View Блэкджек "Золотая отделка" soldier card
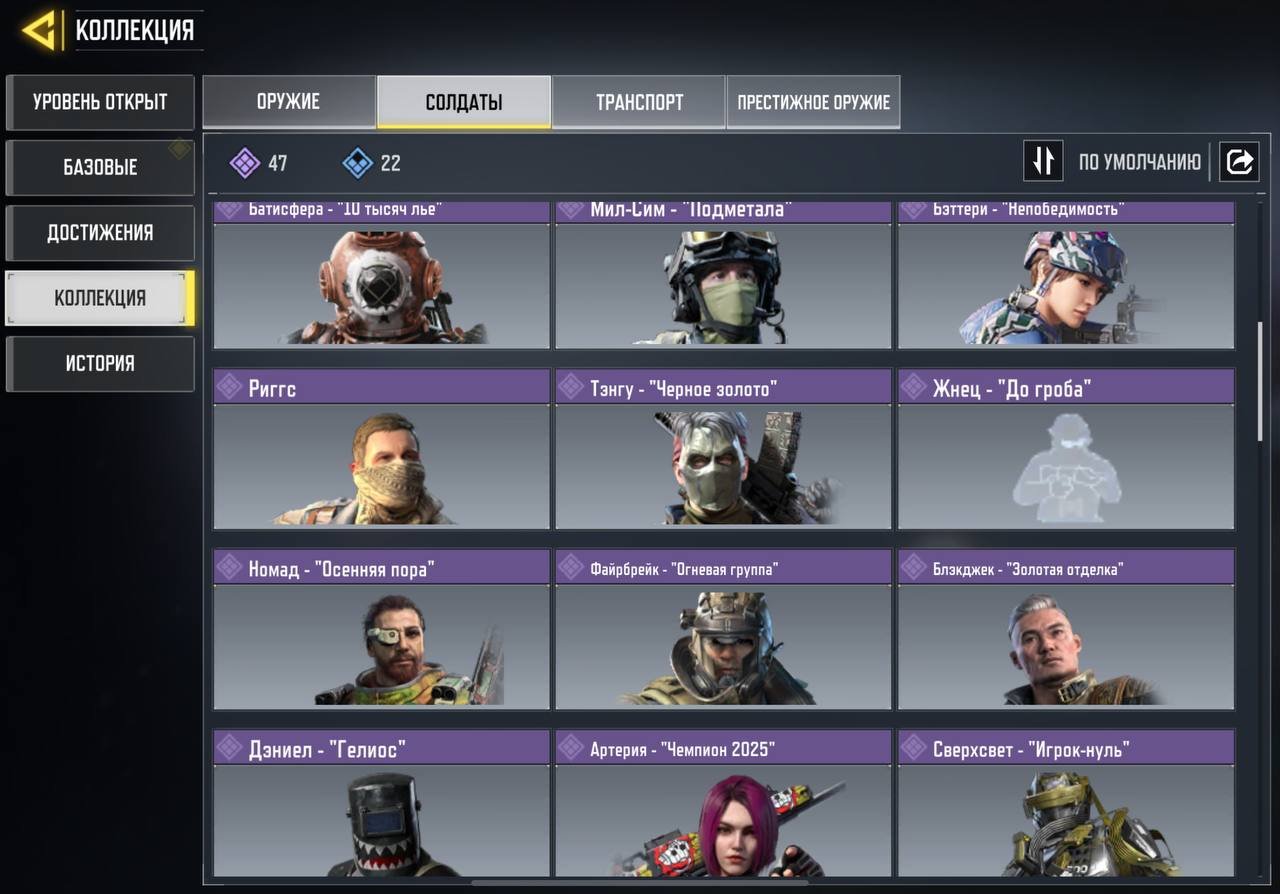The width and height of the screenshot is (1280, 894). [1066, 630]
